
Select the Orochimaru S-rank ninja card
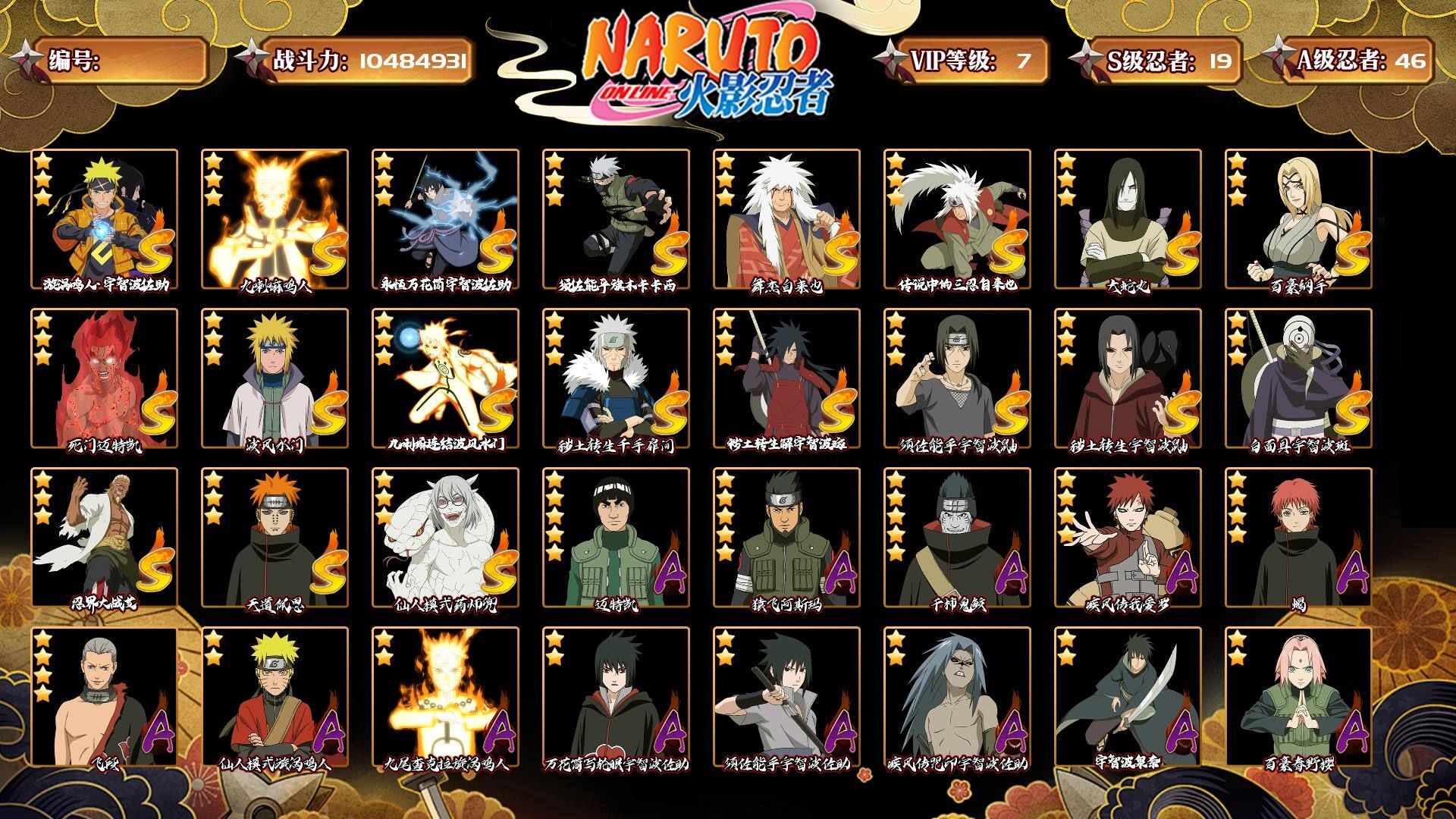click(1128, 219)
